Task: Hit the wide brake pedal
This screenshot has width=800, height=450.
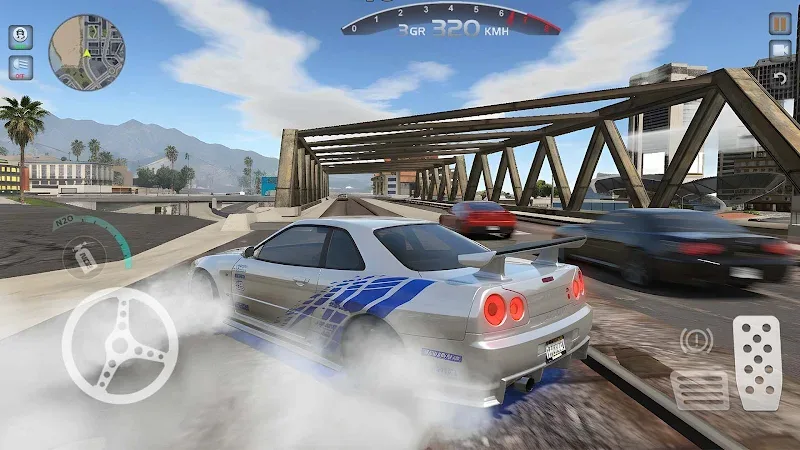Action: pyautogui.click(x=699, y=389)
